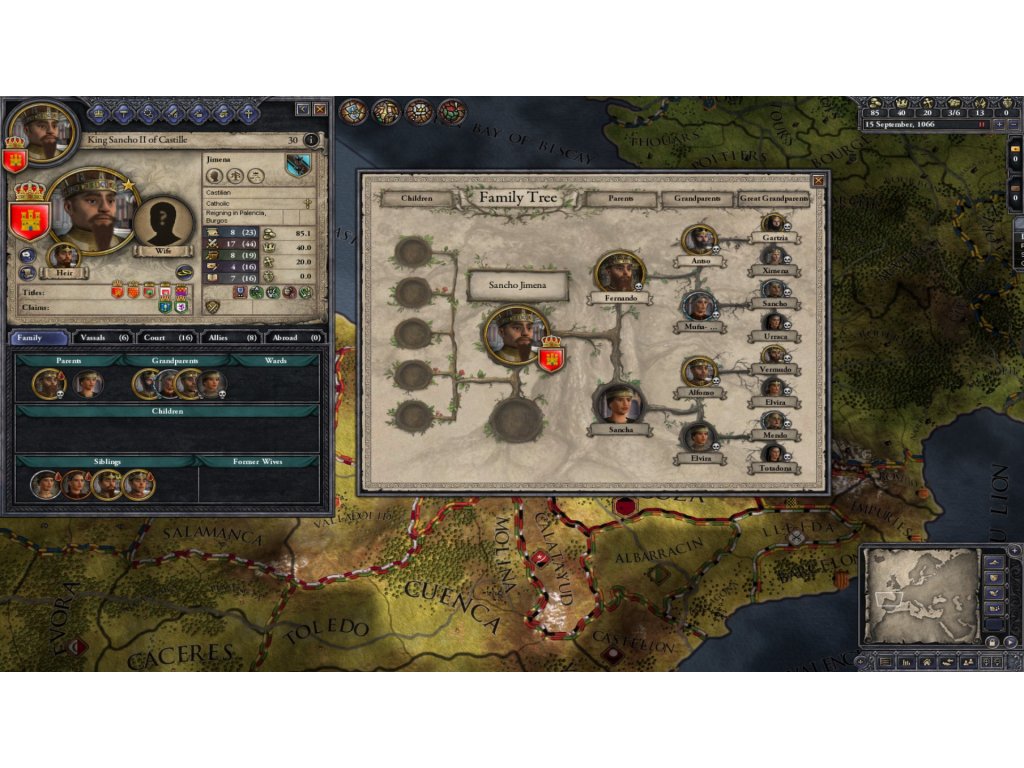
Task: Close the Family Tree window
Action: click(x=818, y=180)
